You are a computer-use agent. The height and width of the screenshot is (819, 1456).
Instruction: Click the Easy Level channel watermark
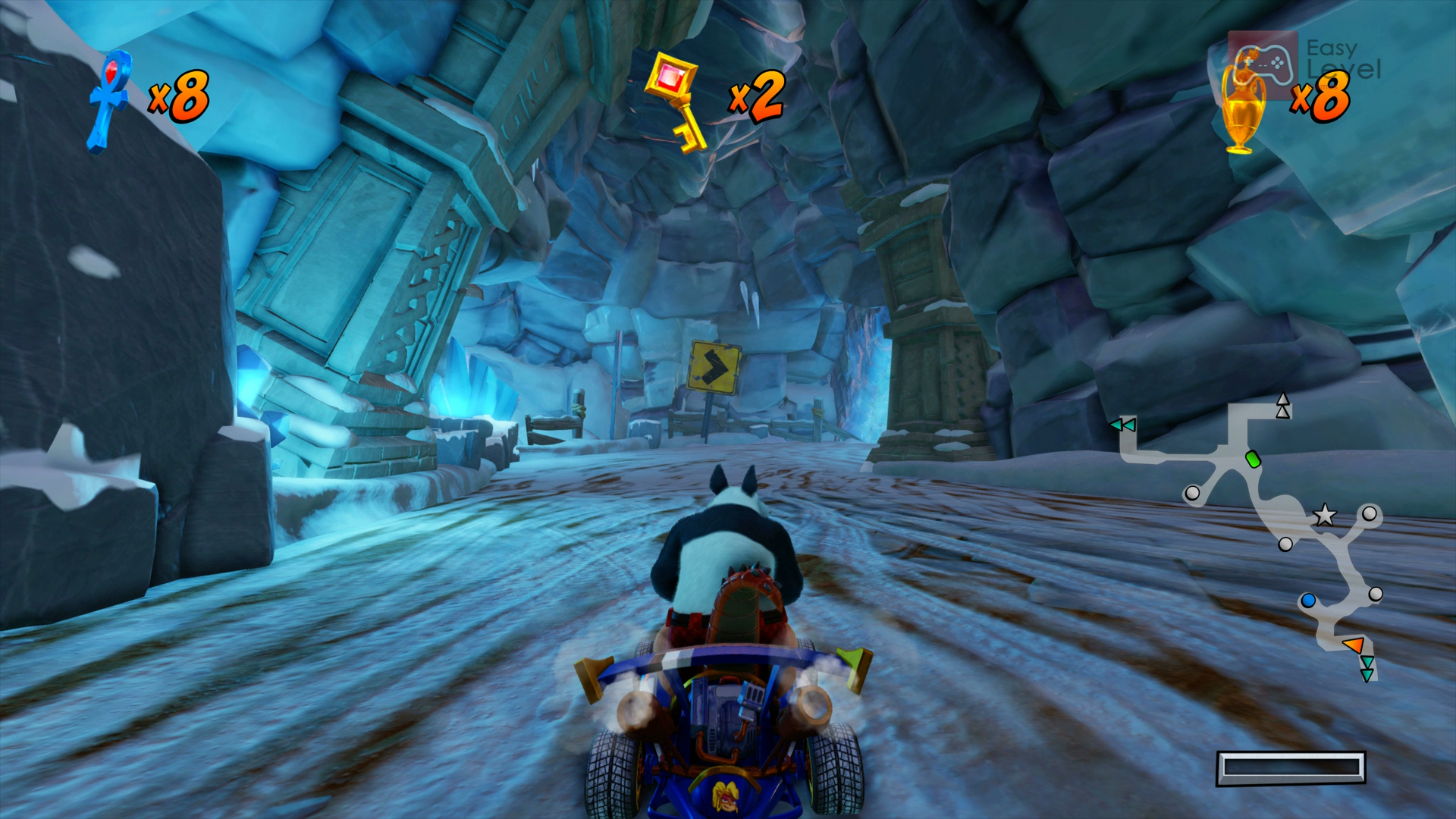pyautogui.click(x=1304, y=61)
